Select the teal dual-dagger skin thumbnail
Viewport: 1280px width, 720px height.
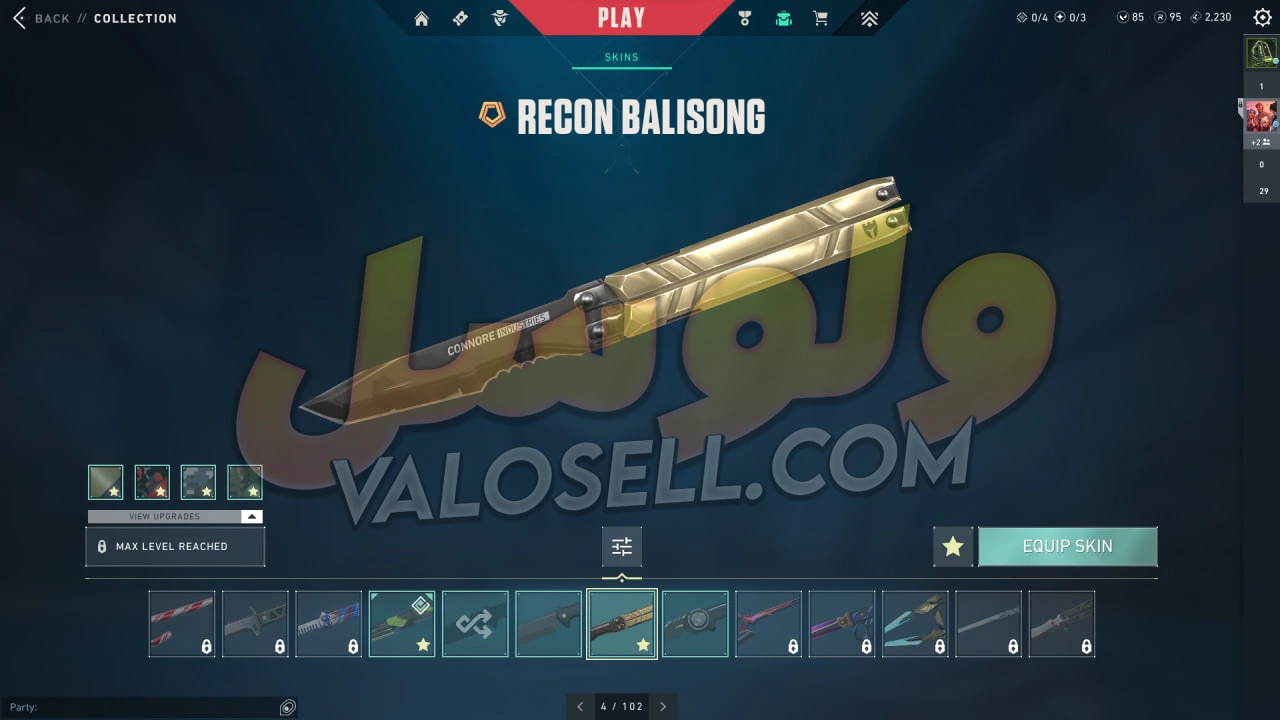pyautogui.click(x=915, y=624)
